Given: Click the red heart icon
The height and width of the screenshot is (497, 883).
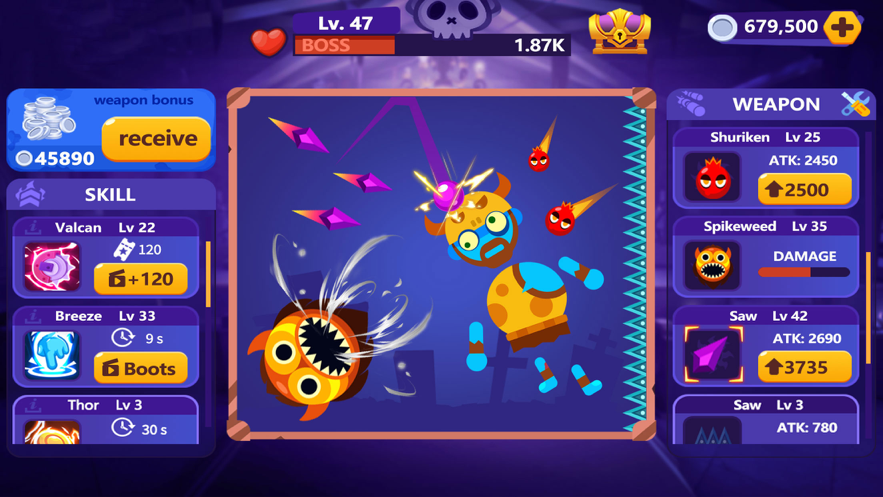Looking at the screenshot, I should click(267, 42).
